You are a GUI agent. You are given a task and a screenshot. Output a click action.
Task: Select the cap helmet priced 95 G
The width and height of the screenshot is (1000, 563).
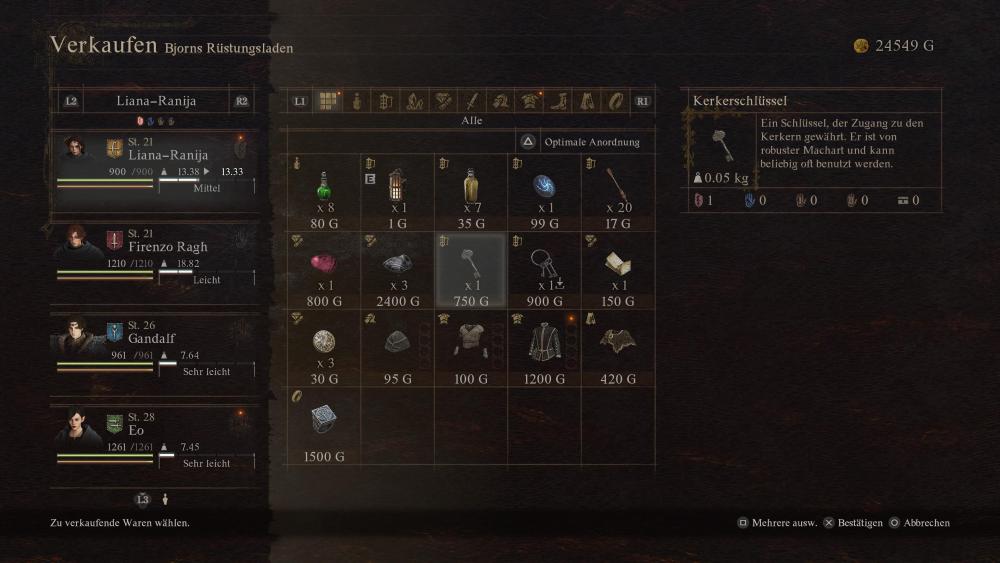[x=396, y=346]
